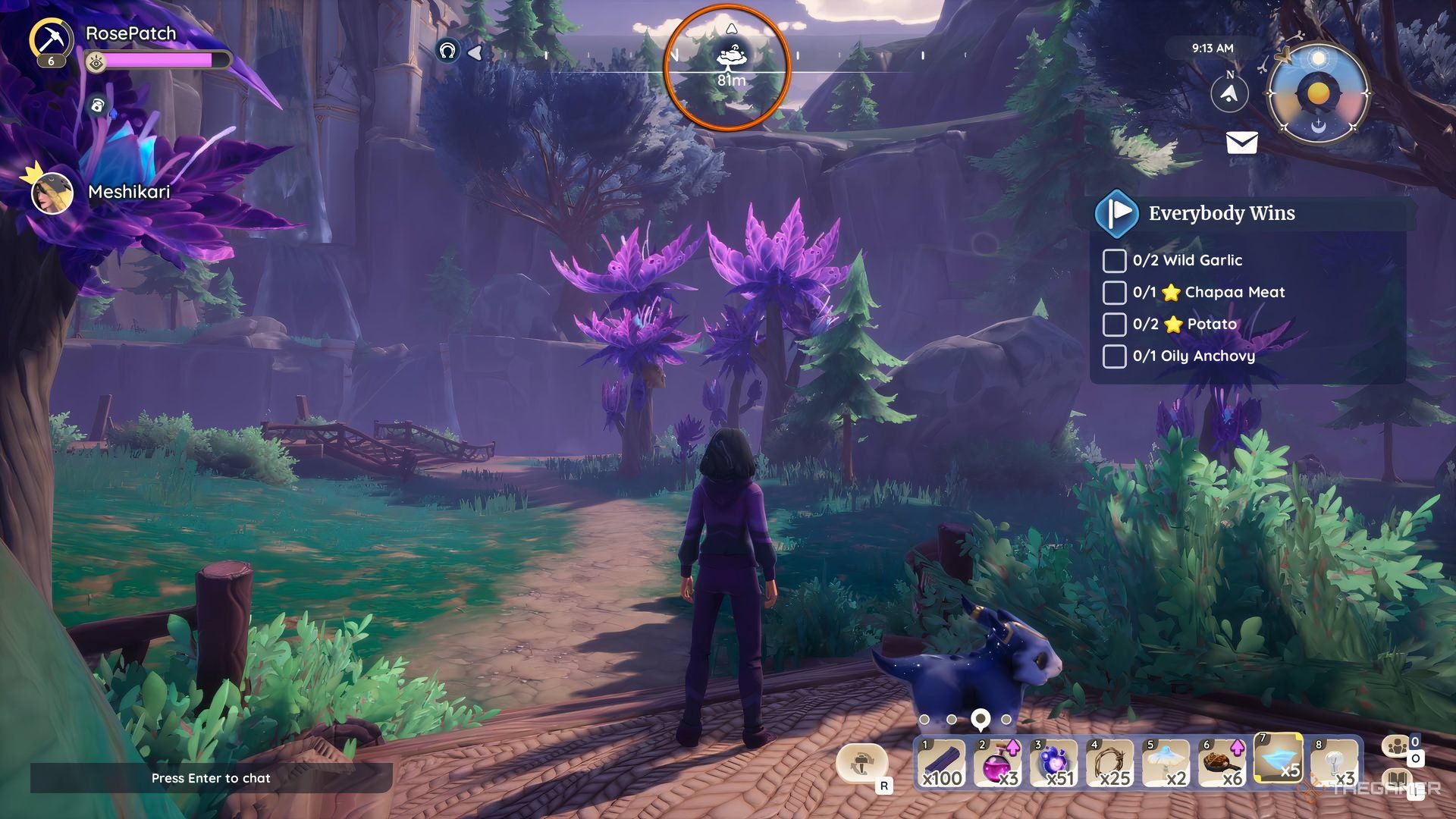Viewport: 1456px width, 819px height.
Task: Select the pink potion hotbar slot
Action: (997, 762)
